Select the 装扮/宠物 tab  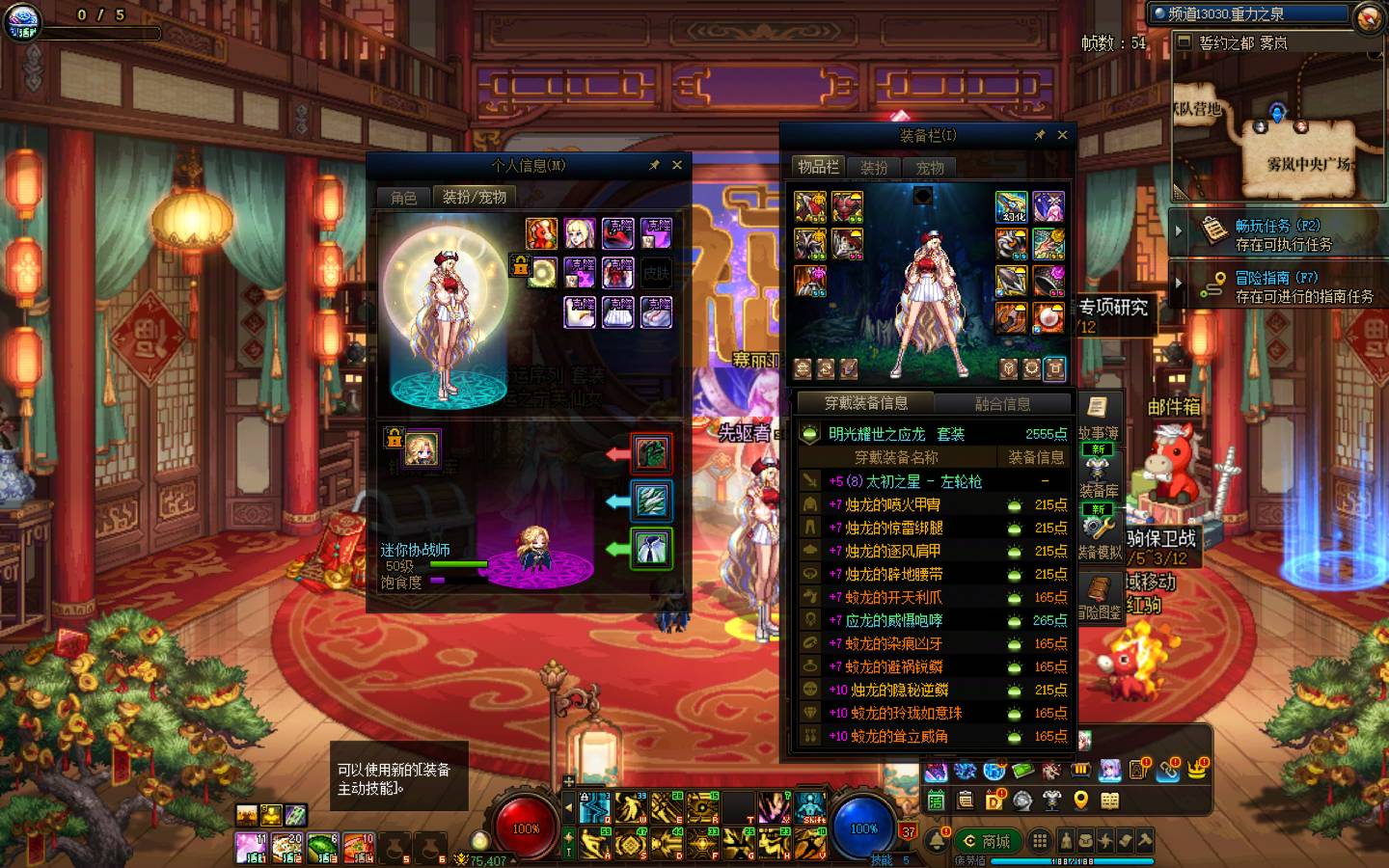[x=474, y=197]
